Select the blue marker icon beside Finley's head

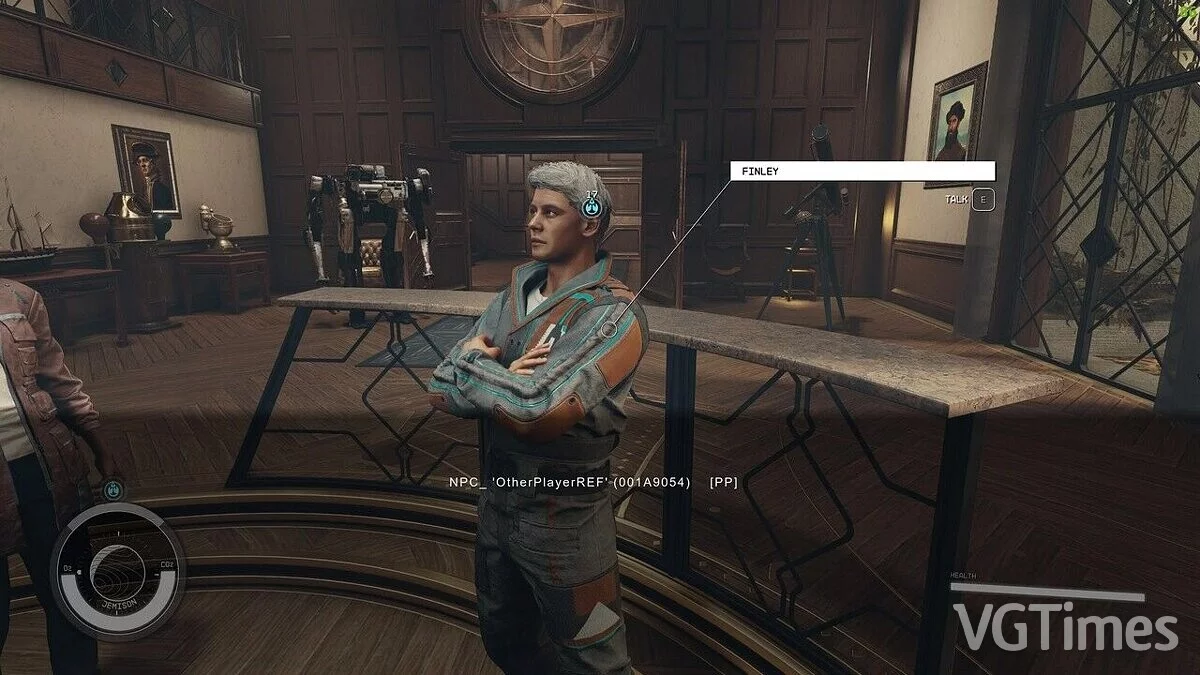[592, 207]
